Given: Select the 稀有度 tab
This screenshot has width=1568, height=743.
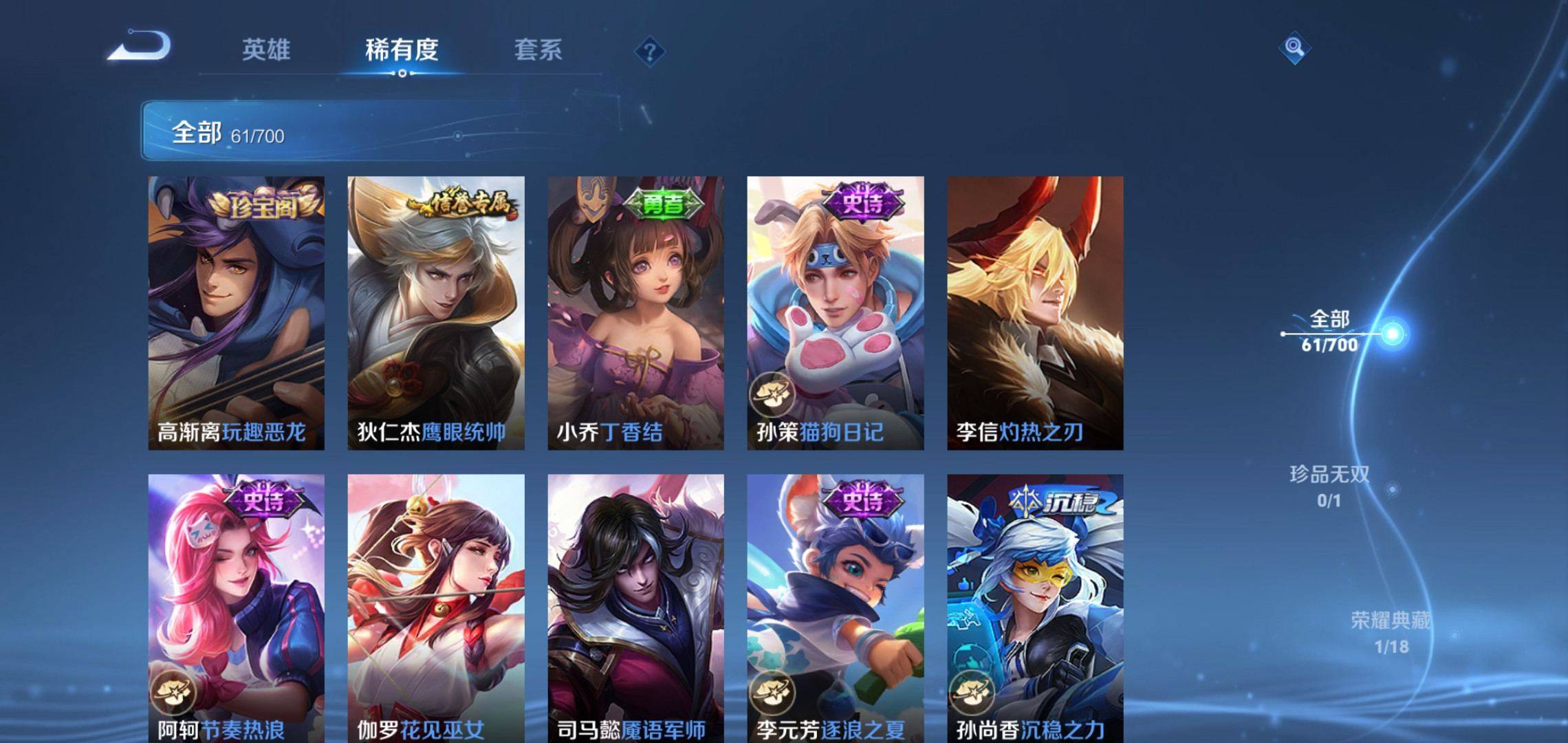Looking at the screenshot, I should (402, 50).
